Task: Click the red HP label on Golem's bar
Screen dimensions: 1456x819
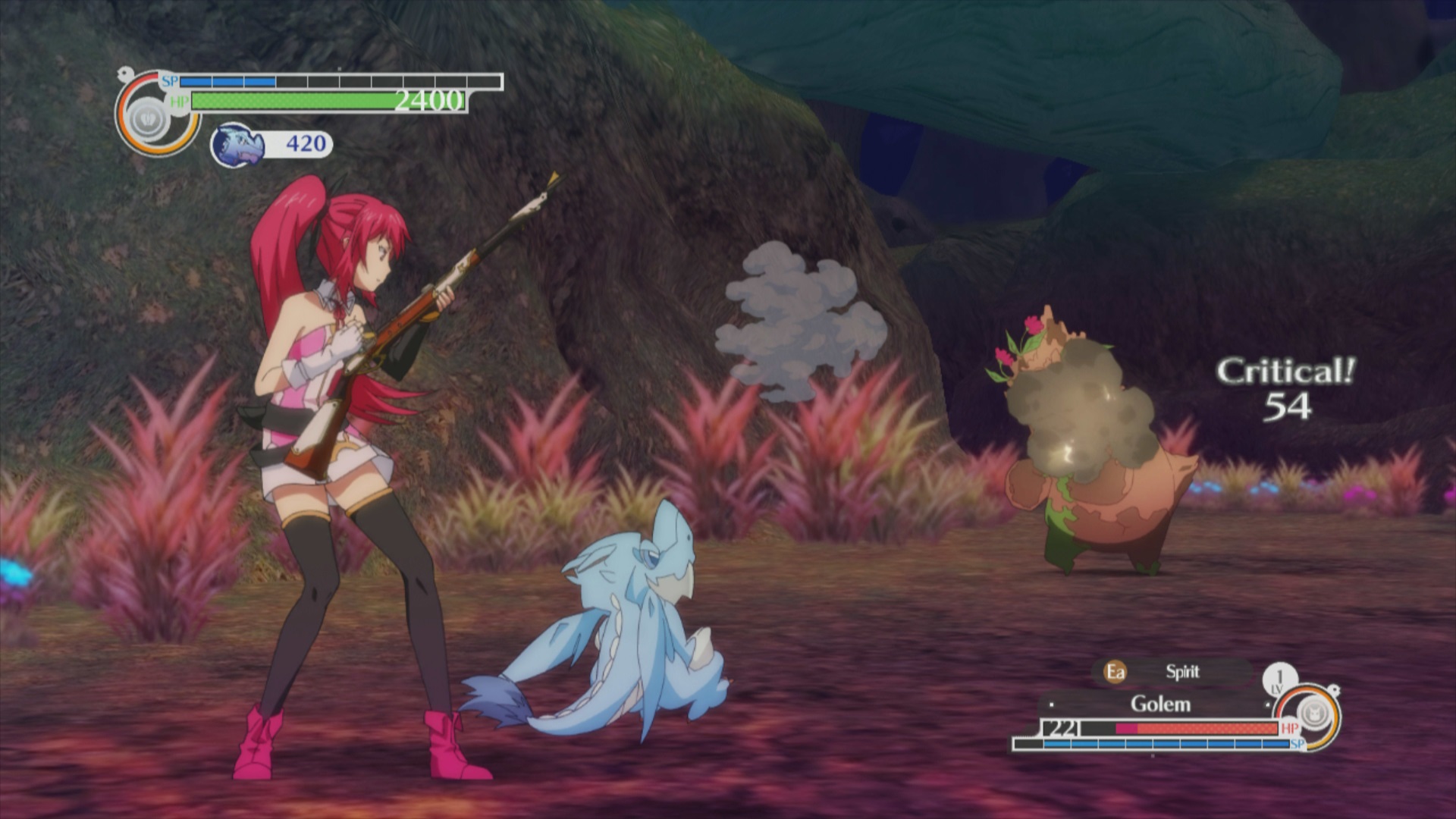Action: tap(1291, 727)
